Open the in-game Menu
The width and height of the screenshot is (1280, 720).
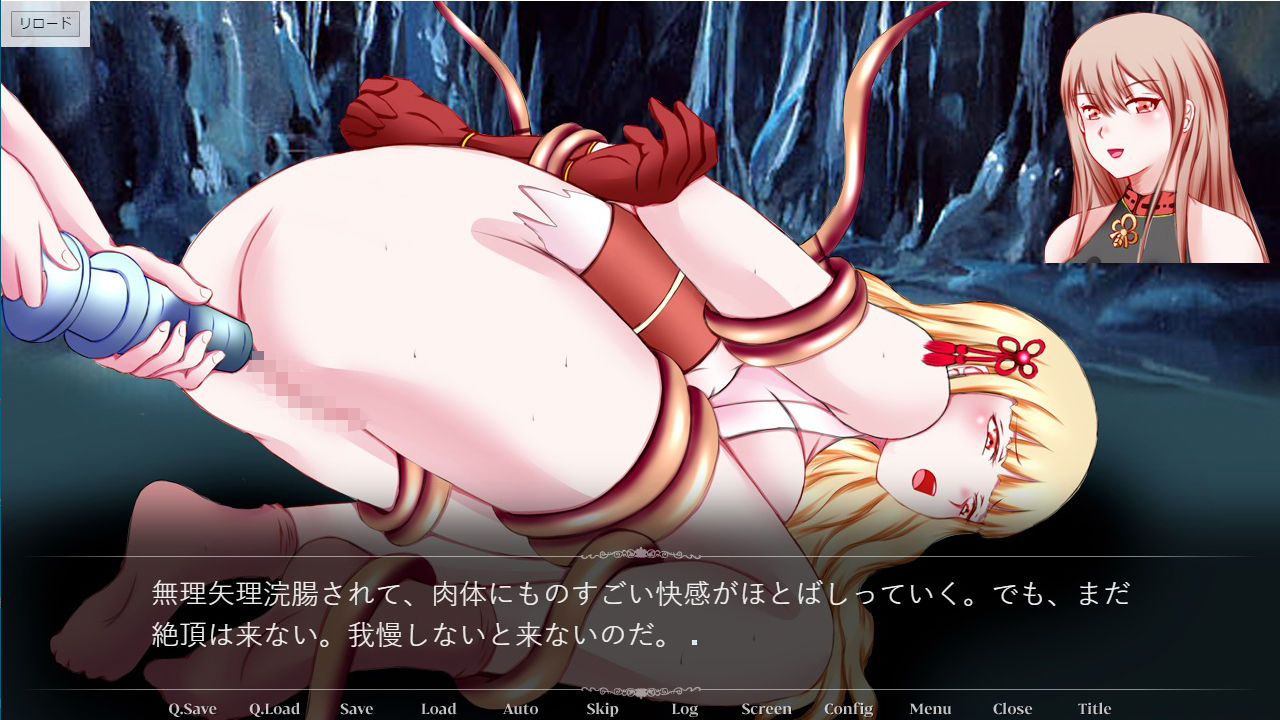click(x=930, y=708)
